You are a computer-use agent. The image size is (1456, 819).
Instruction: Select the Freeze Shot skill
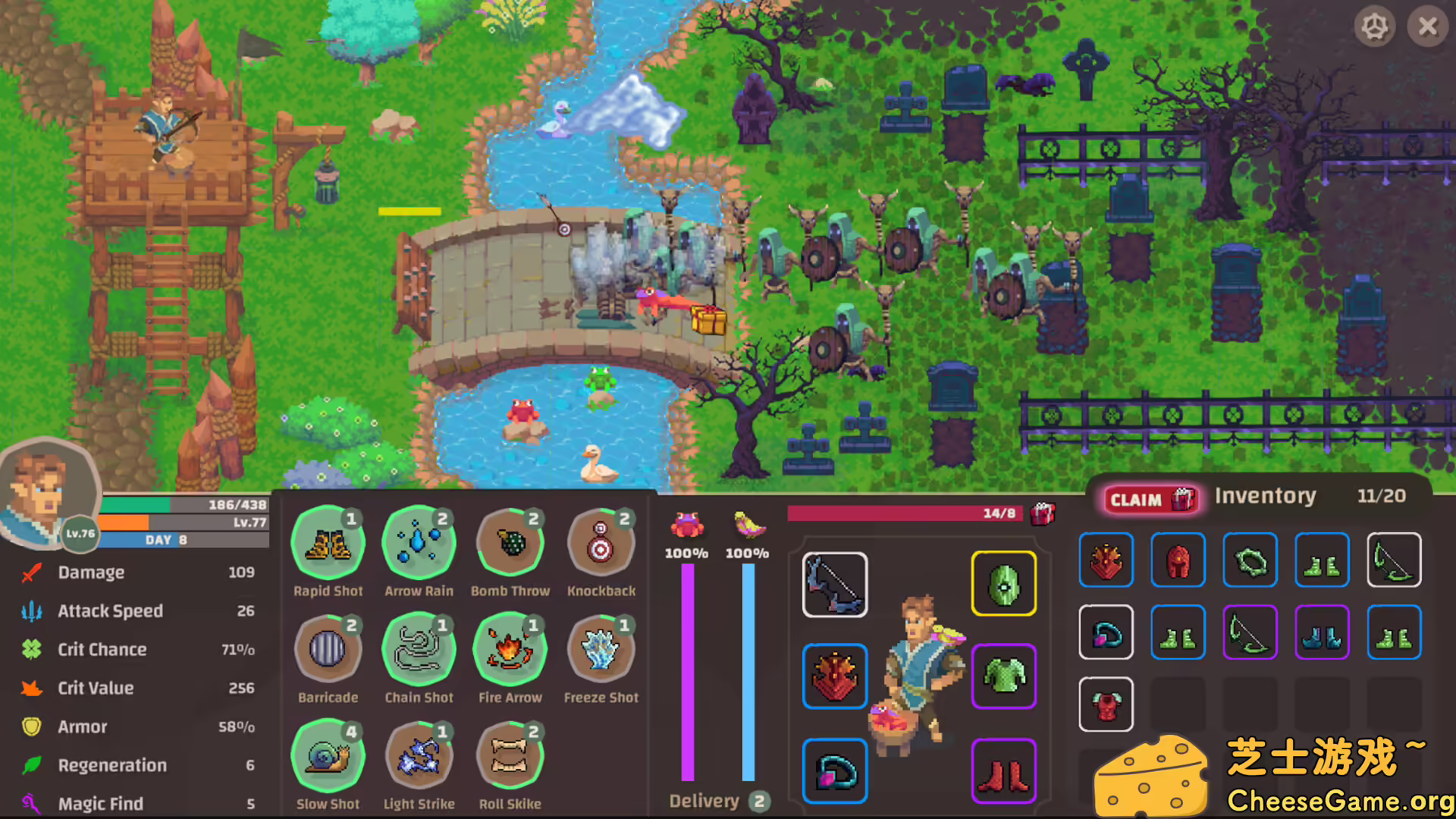point(601,648)
